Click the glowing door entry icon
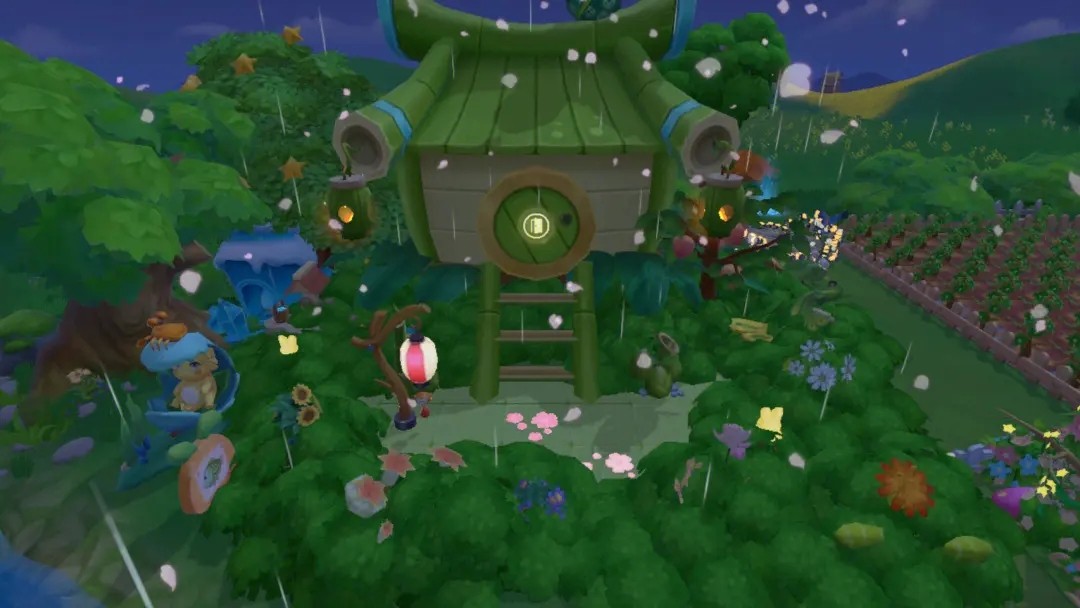 [x=536, y=225]
